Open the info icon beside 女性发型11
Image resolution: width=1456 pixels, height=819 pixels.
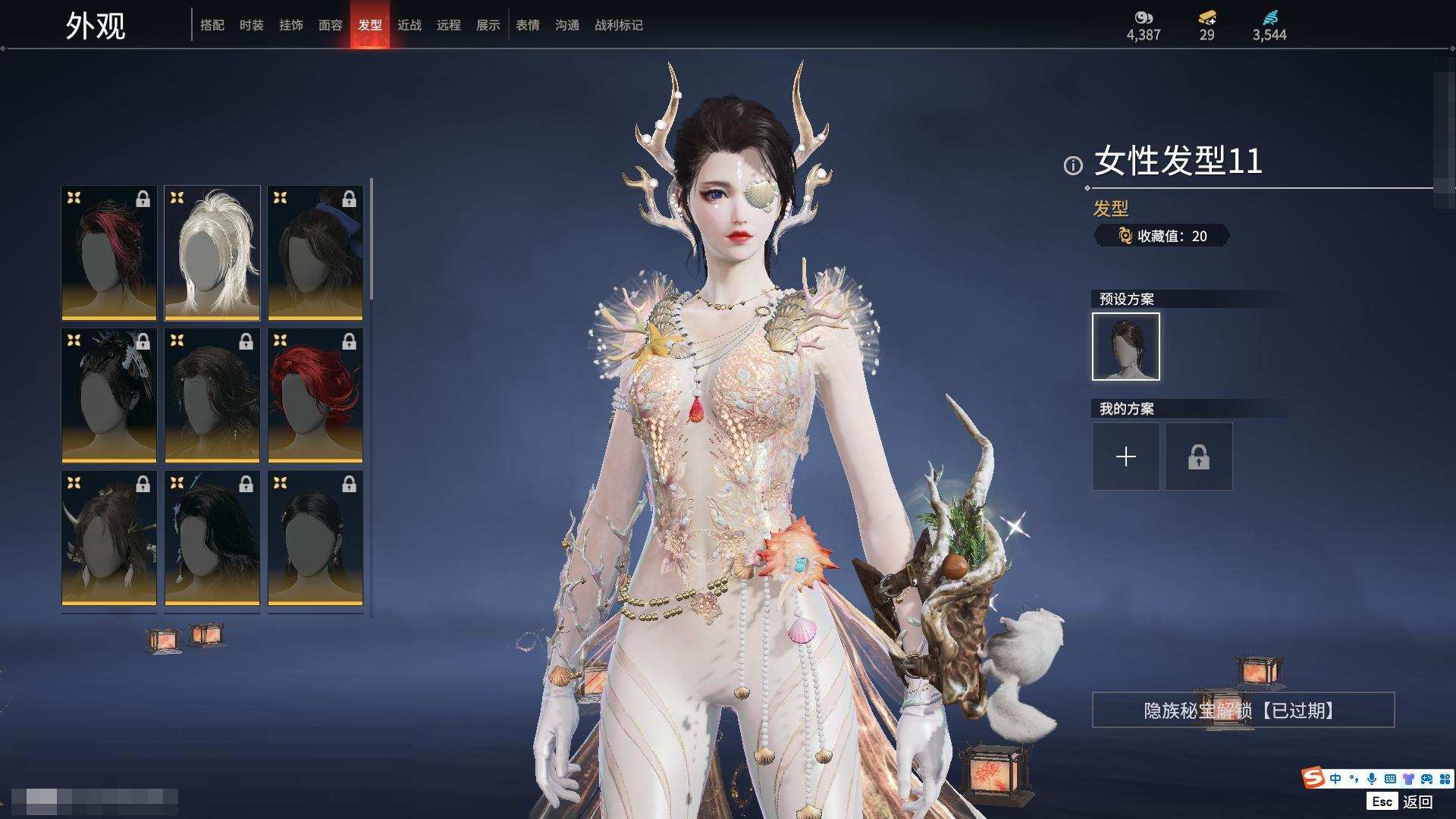click(x=1073, y=165)
